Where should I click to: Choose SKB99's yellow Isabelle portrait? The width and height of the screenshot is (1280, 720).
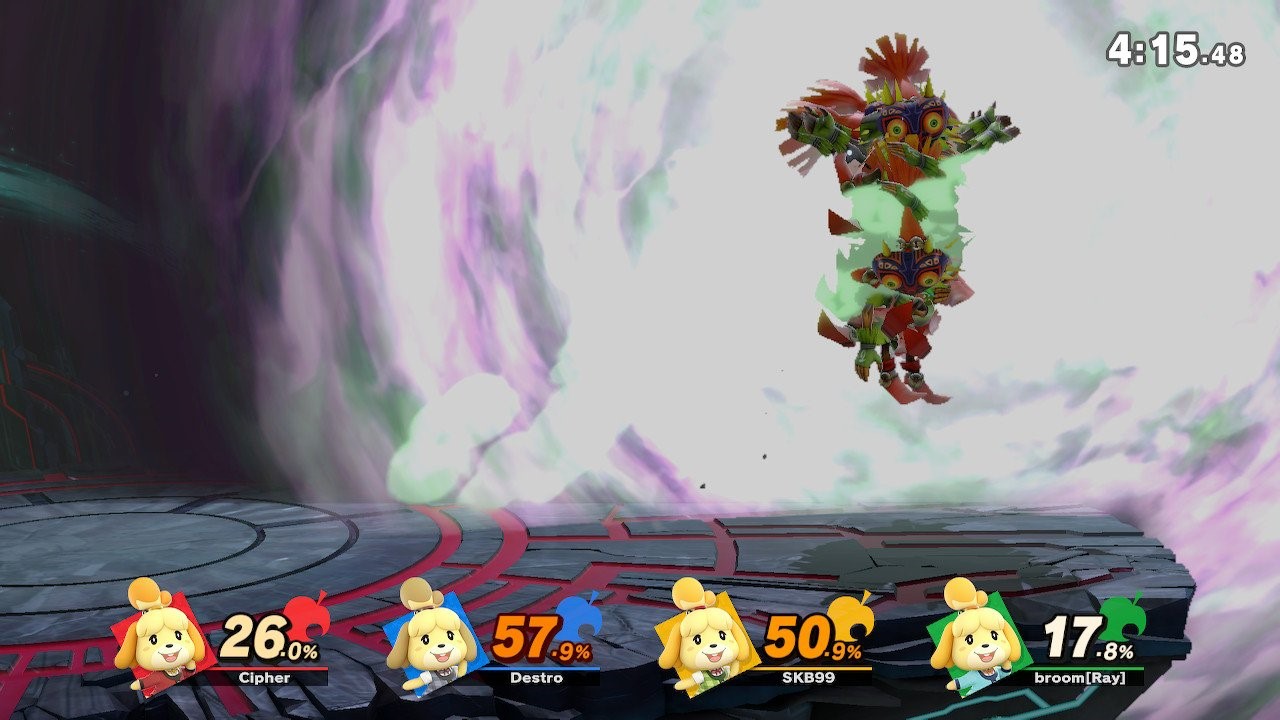pyautogui.click(x=704, y=637)
